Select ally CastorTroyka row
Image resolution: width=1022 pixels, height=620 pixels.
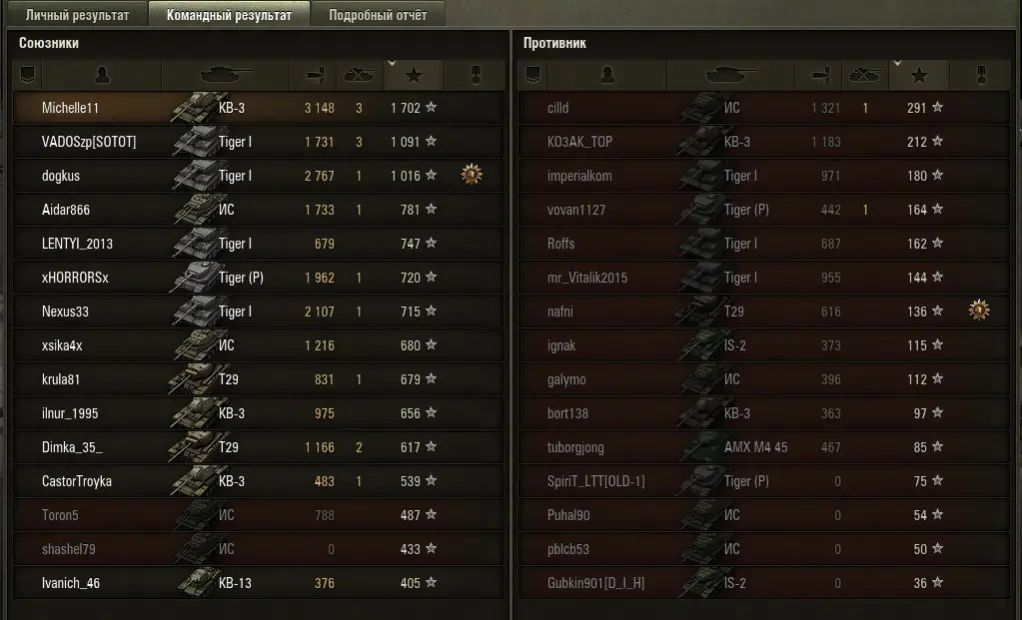click(77, 481)
